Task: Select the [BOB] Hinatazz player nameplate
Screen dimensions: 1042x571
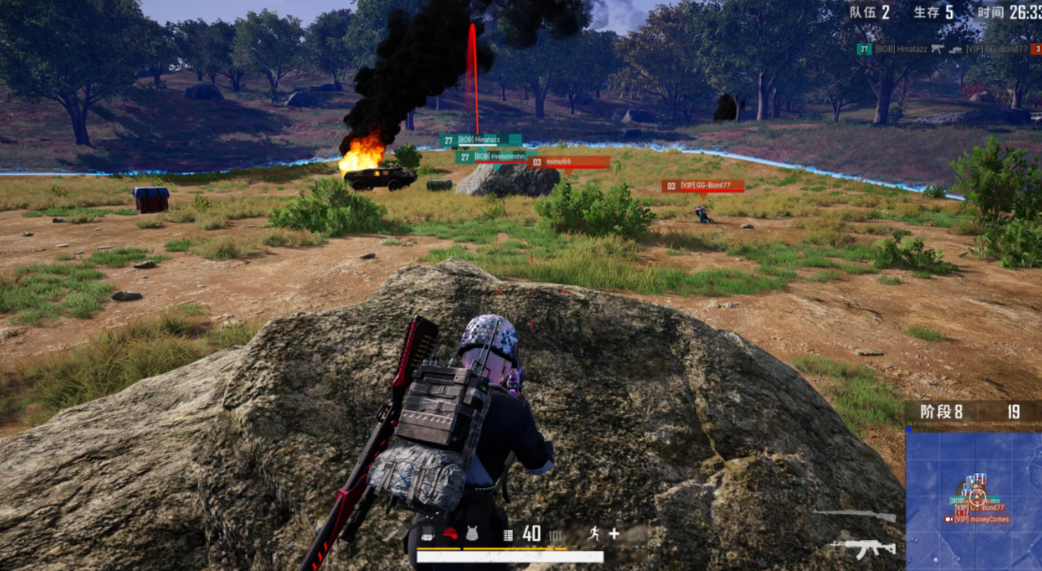Action: click(x=480, y=141)
